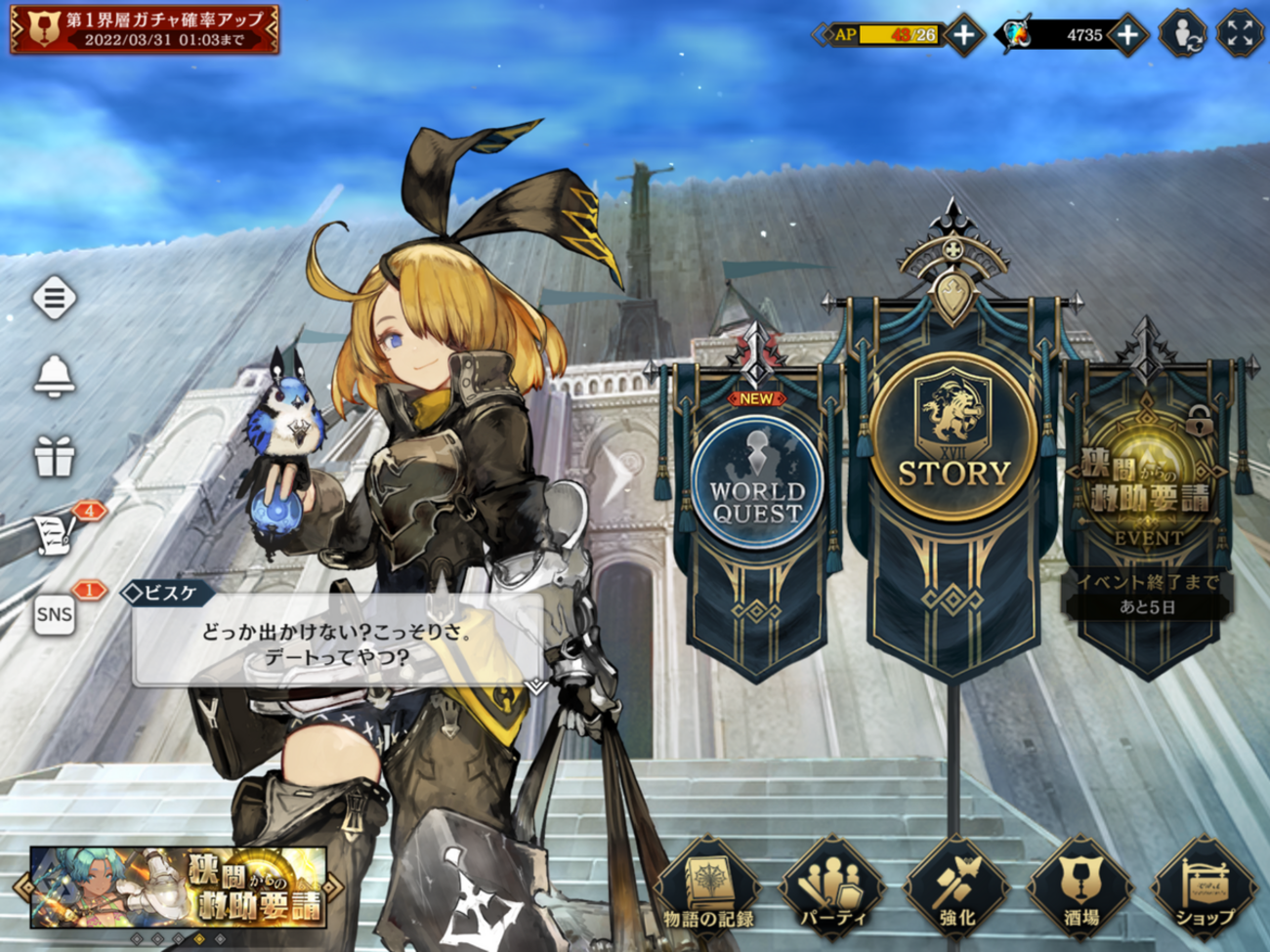Open the Shop (ショップ)
Viewport: 1270px width, 952px height.
pos(1204,889)
